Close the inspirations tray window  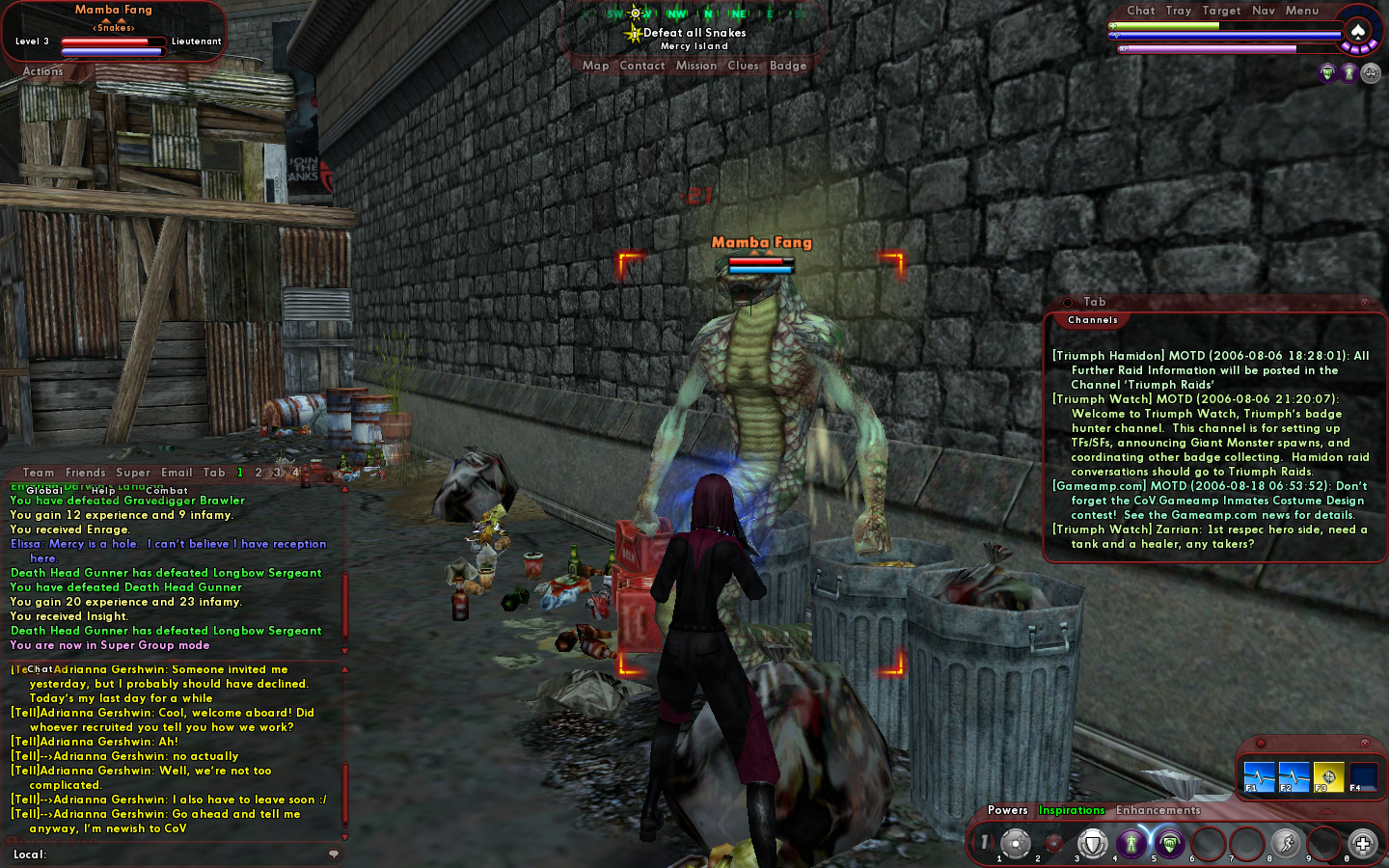1364,743
